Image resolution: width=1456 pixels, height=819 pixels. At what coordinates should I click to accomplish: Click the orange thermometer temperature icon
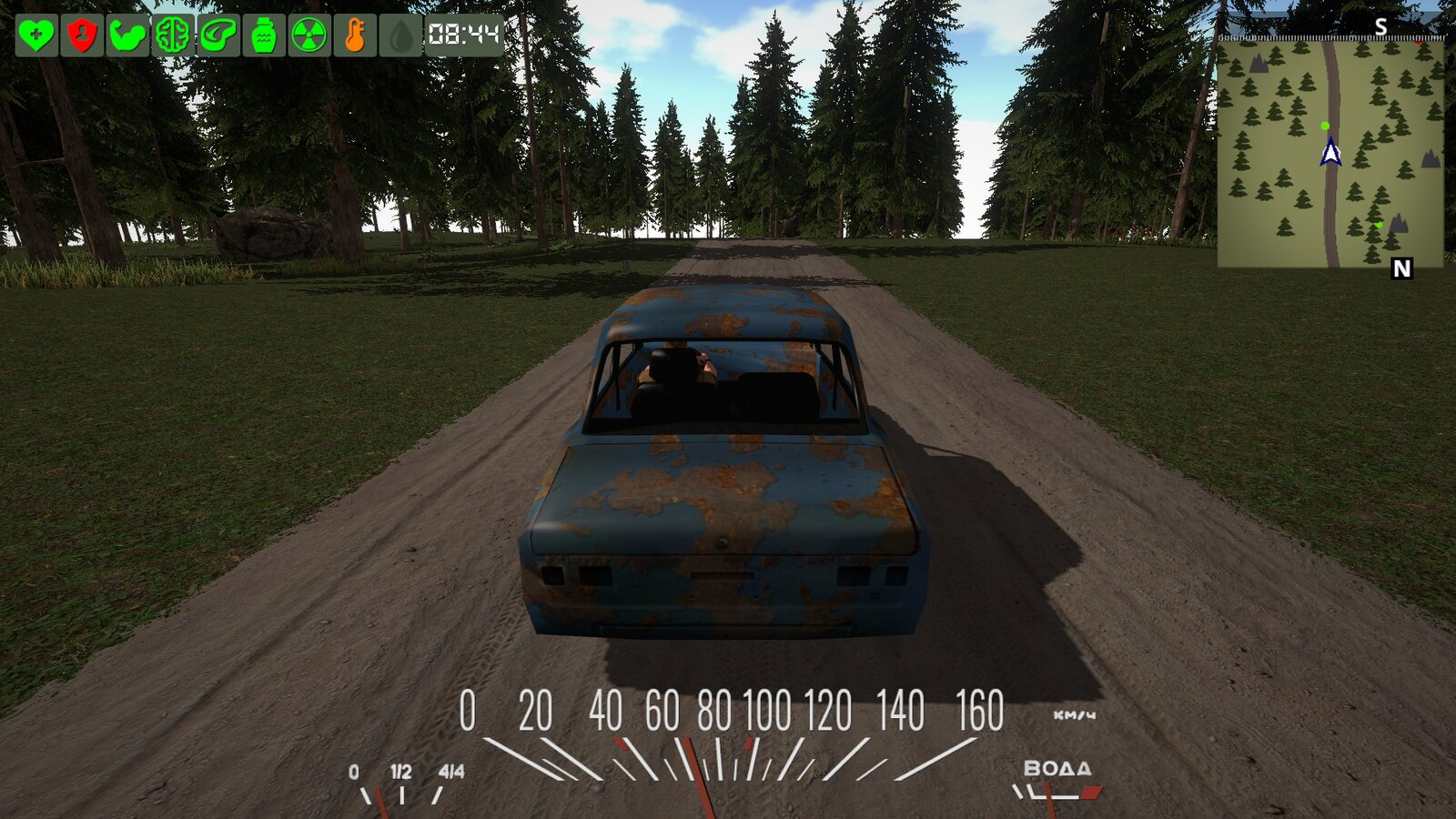coord(355,35)
